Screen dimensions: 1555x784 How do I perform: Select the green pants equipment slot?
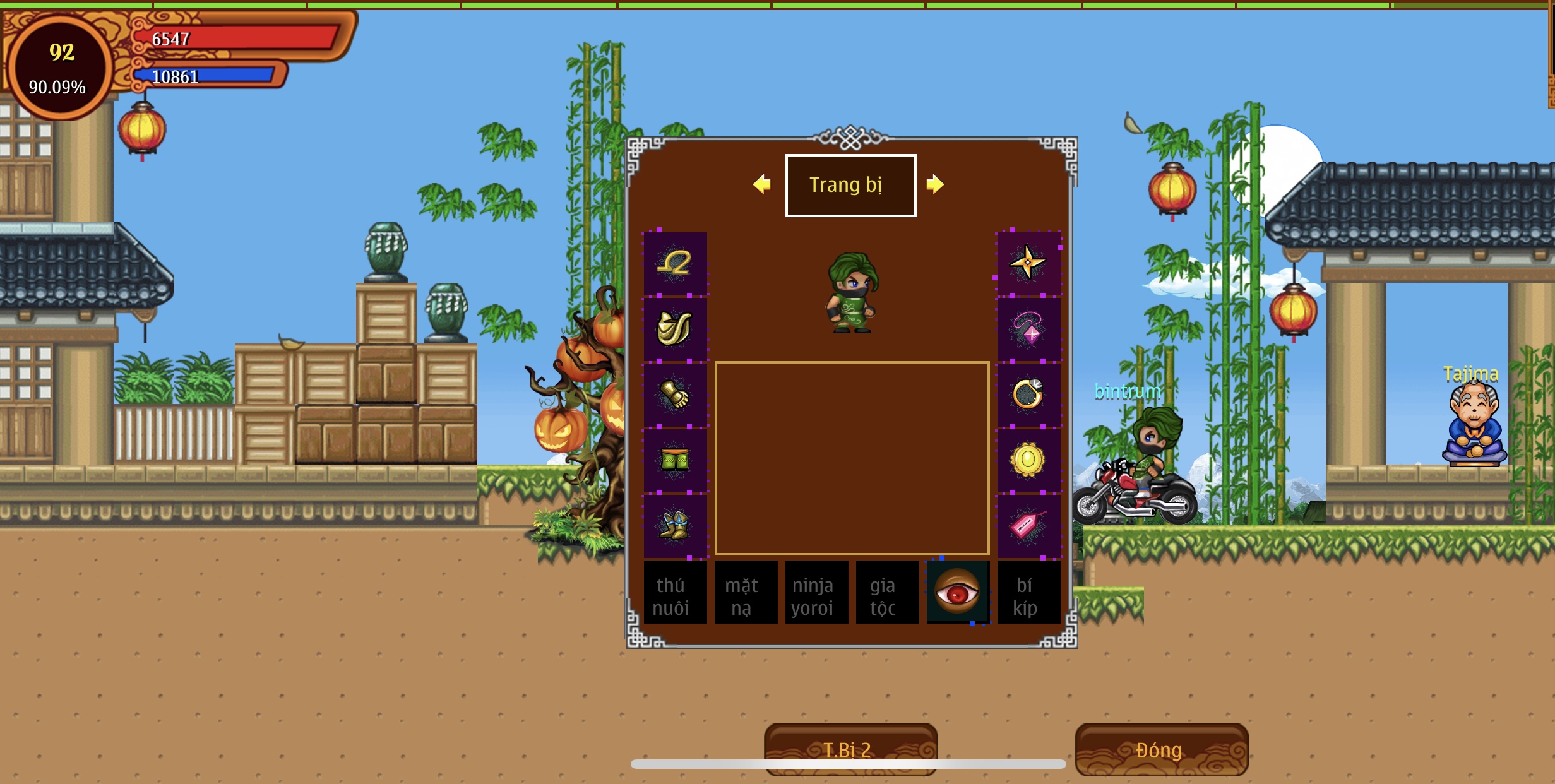click(x=675, y=460)
